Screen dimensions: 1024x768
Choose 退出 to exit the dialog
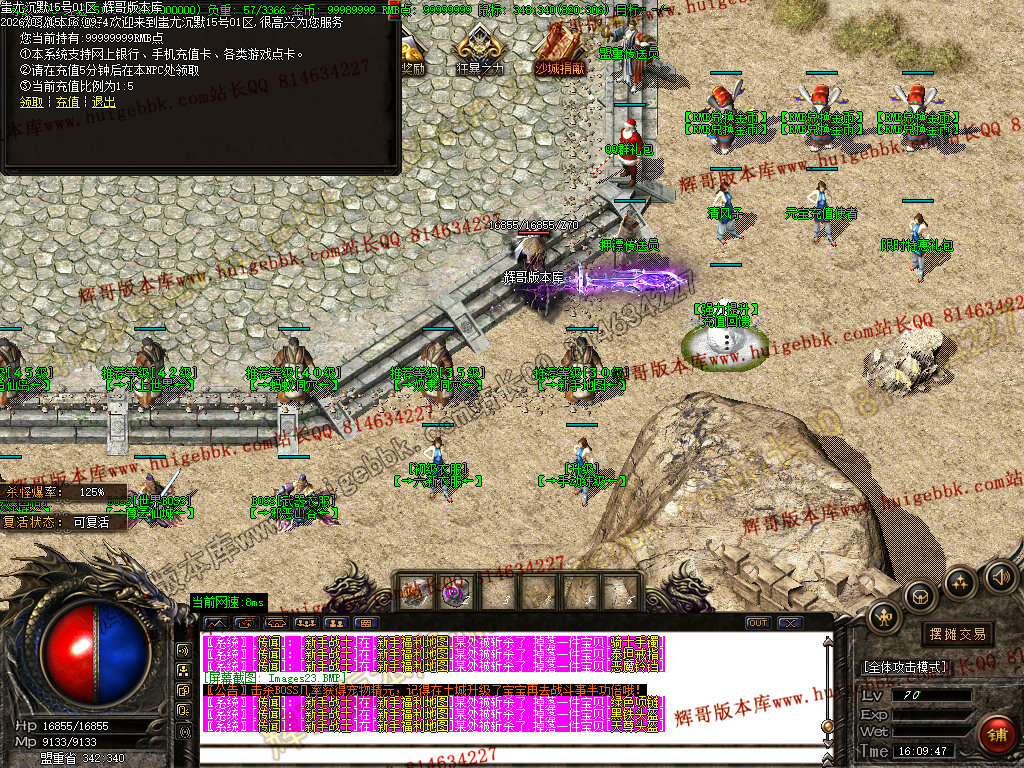(103, 102)
